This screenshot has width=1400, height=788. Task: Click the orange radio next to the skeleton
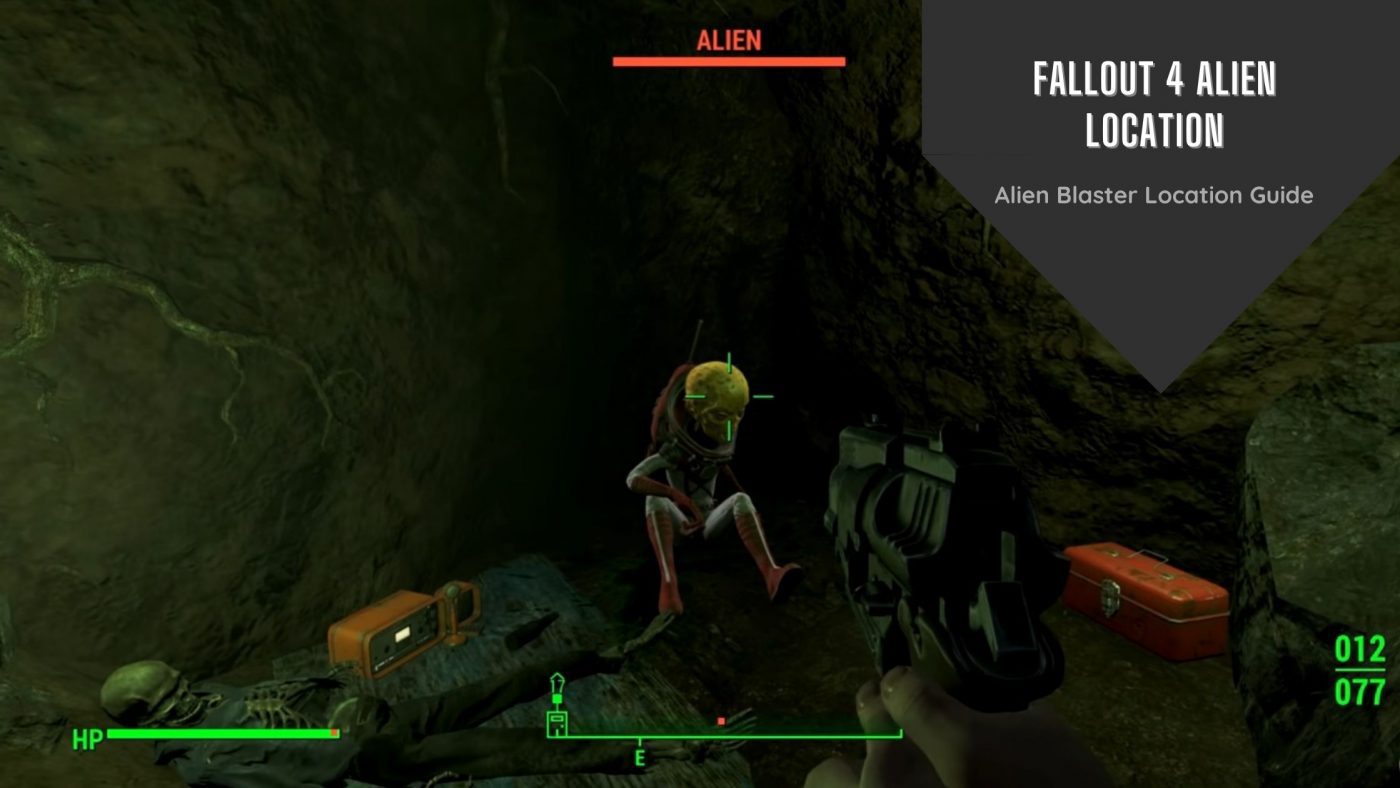pos(400,625)
